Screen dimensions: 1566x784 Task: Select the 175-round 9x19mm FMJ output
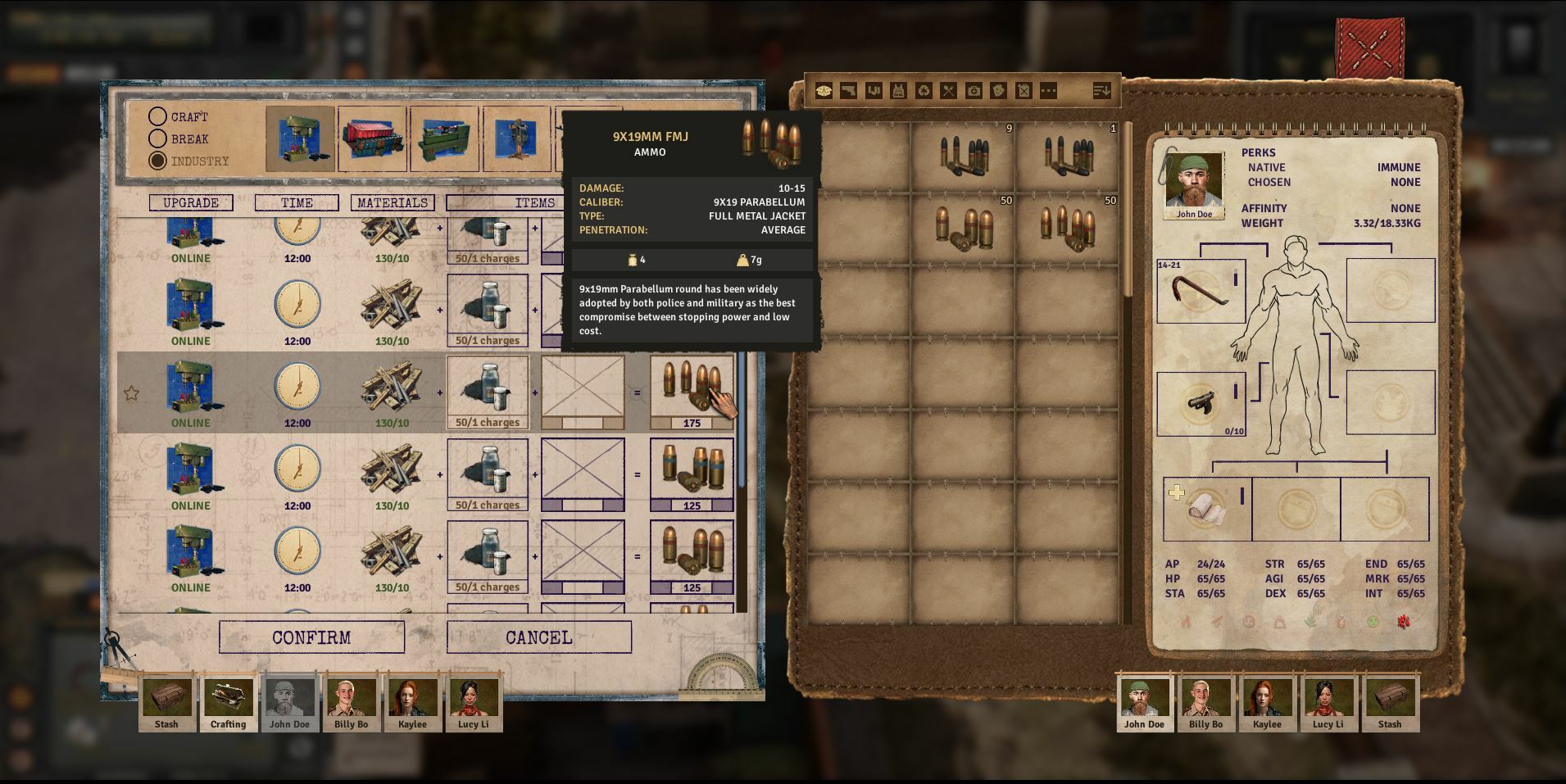[x=692, y=392]
